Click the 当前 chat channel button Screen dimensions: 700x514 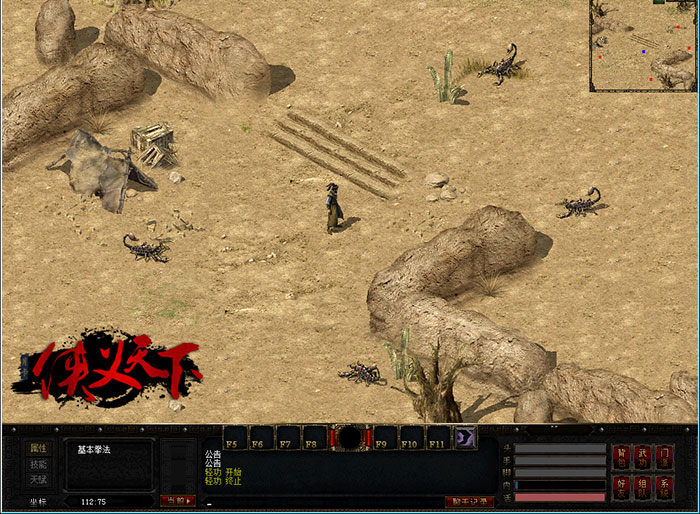[177, 500]
